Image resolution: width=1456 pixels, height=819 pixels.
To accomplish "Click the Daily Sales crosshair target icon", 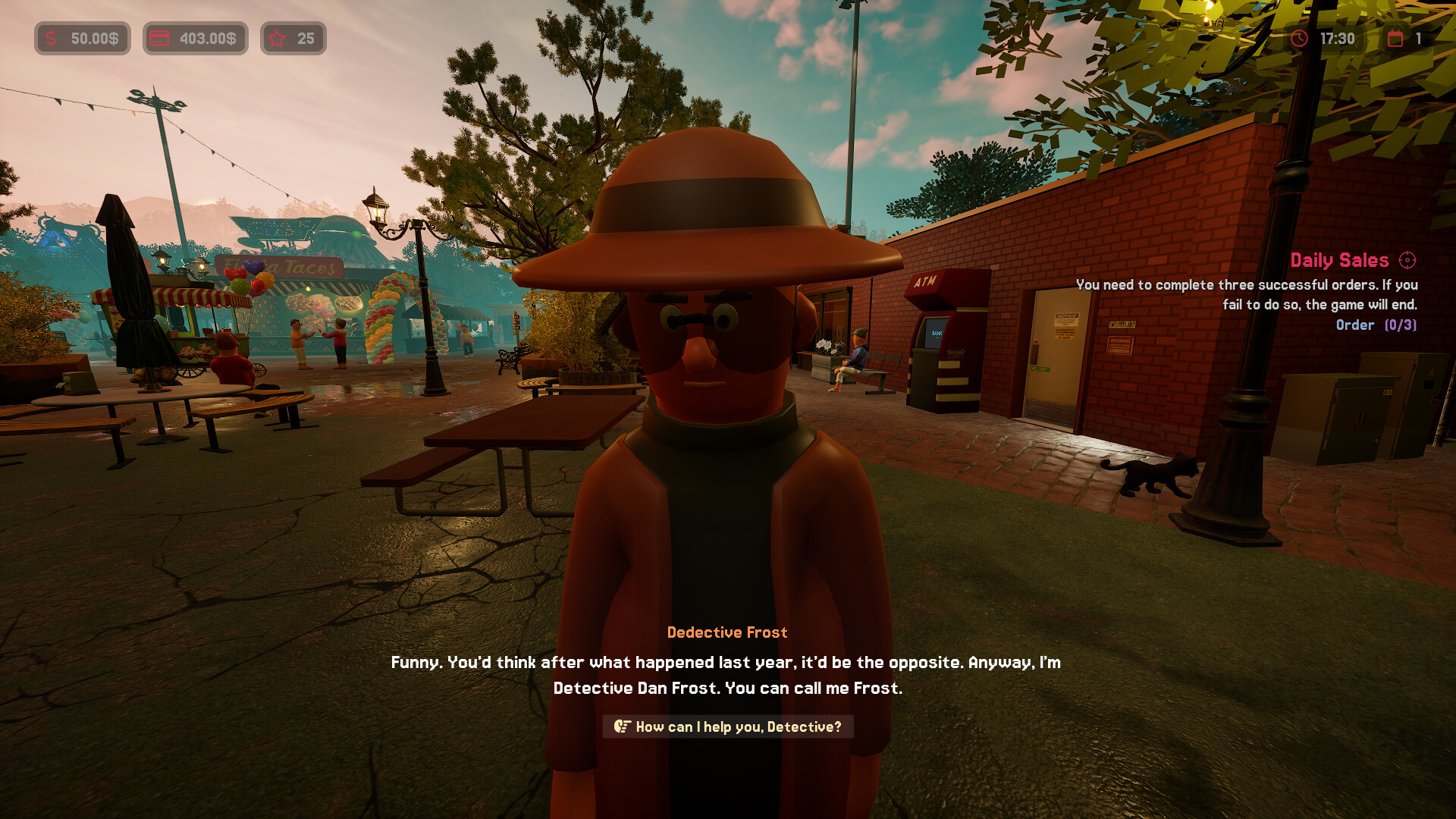I will (1407, 259).
